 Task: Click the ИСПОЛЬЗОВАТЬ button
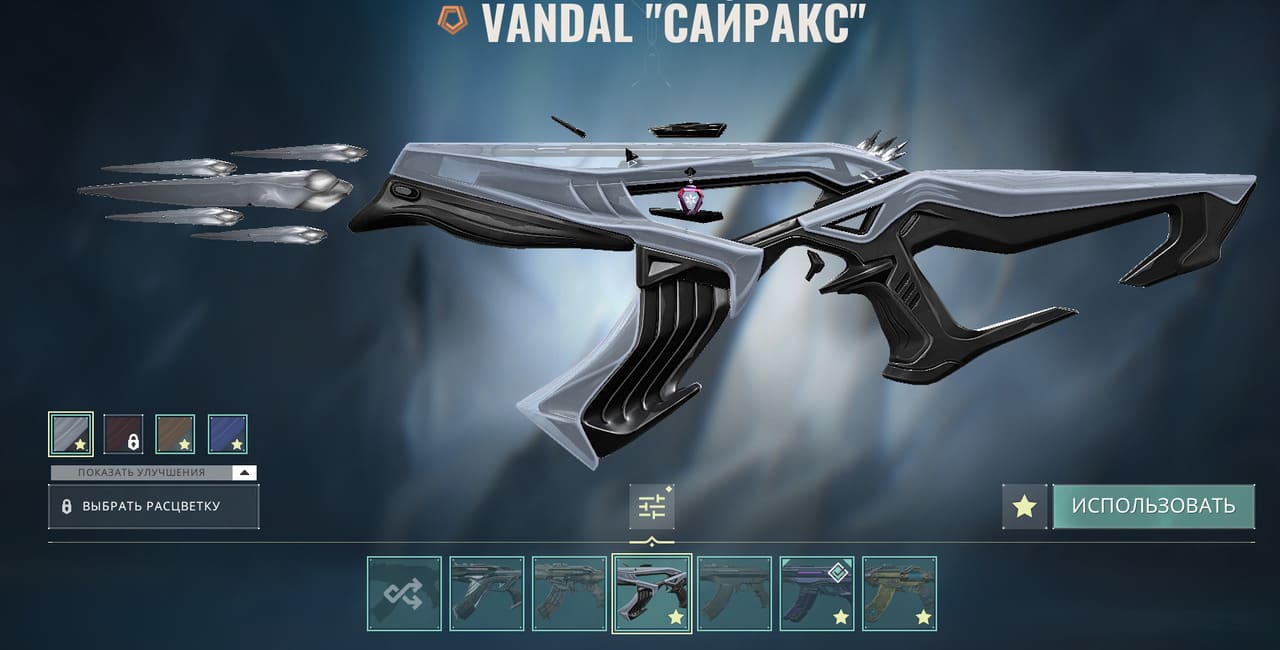pyautogui.click(x=1153, y=506)
